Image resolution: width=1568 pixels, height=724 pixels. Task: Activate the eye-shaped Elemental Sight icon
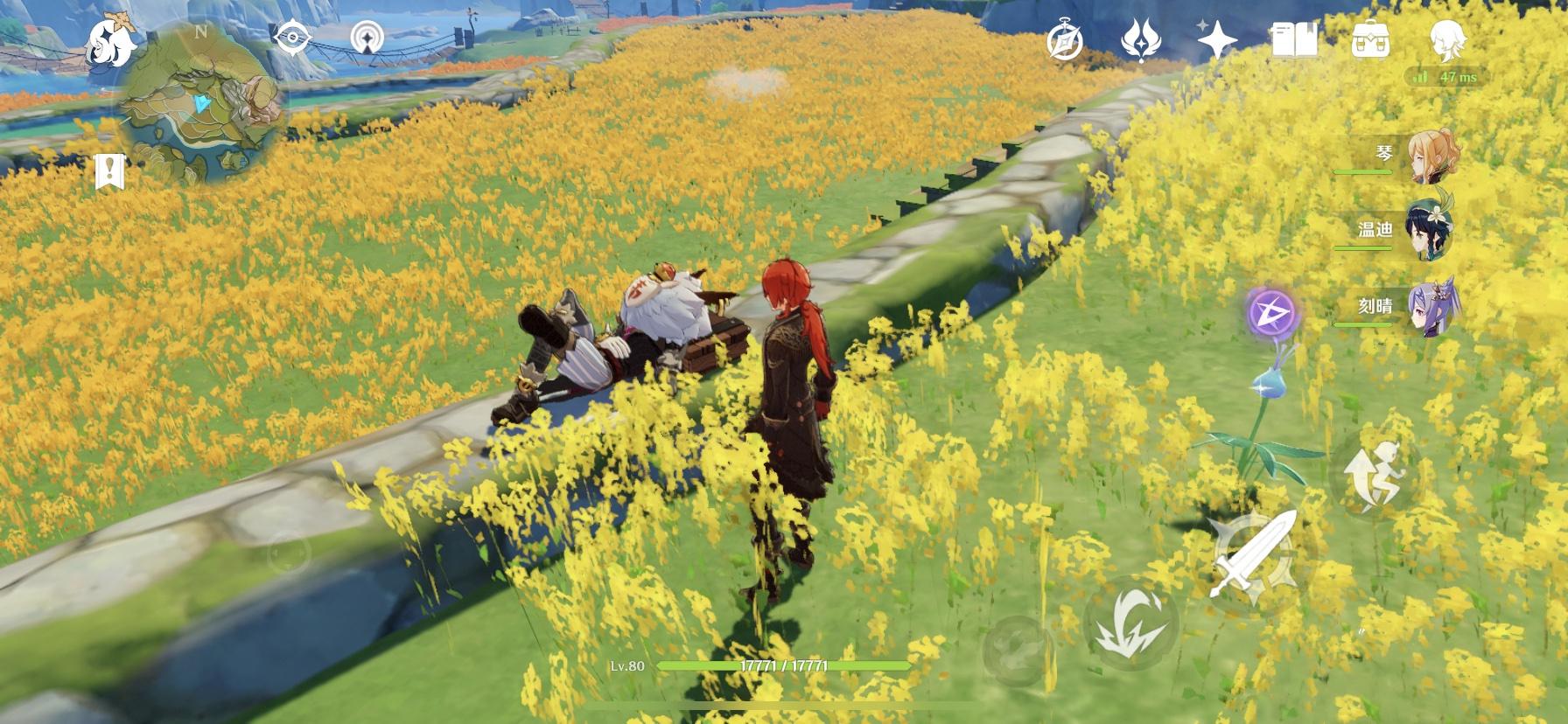(x=290, y=38)
